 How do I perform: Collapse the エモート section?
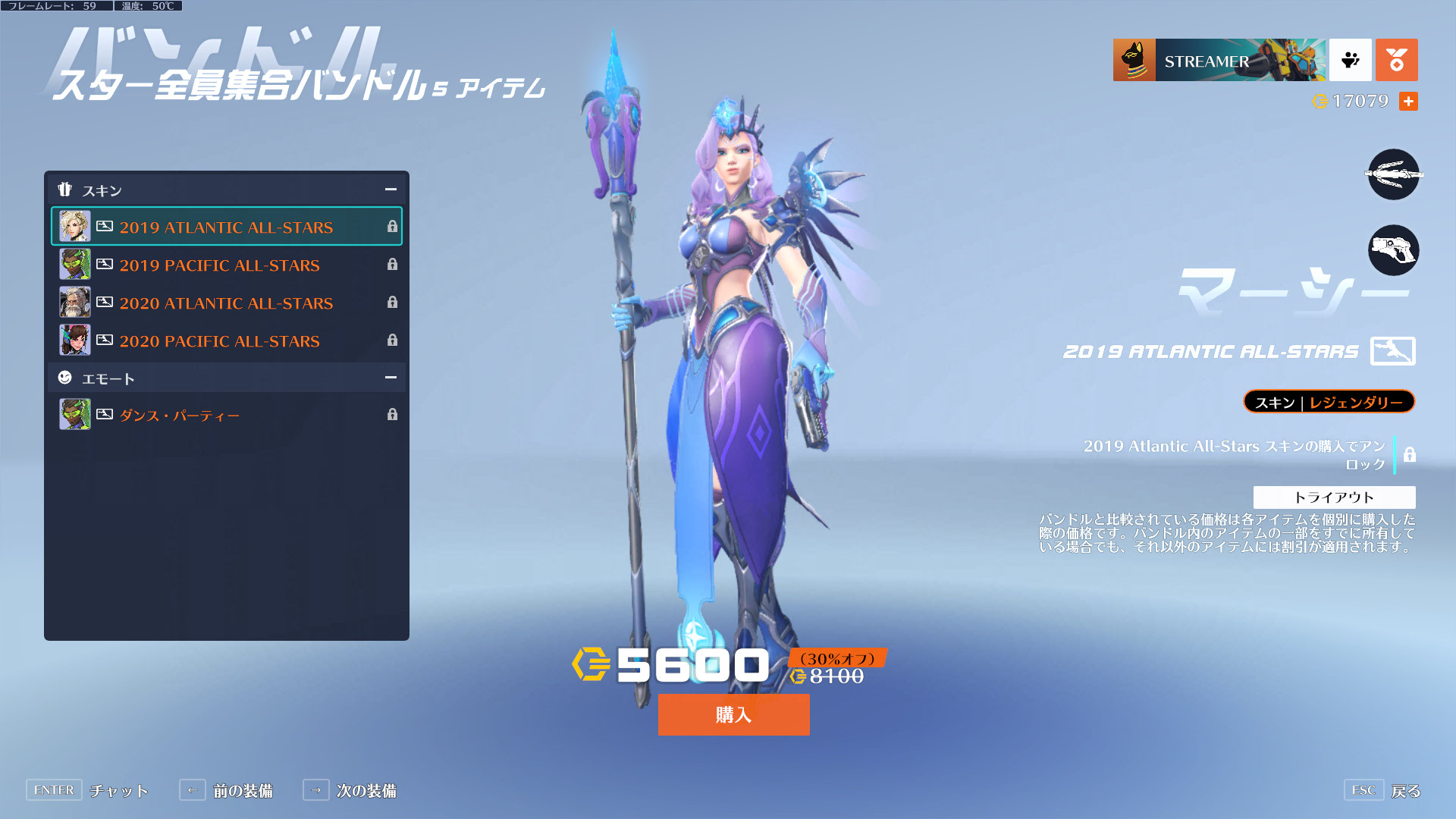(391, 378)
